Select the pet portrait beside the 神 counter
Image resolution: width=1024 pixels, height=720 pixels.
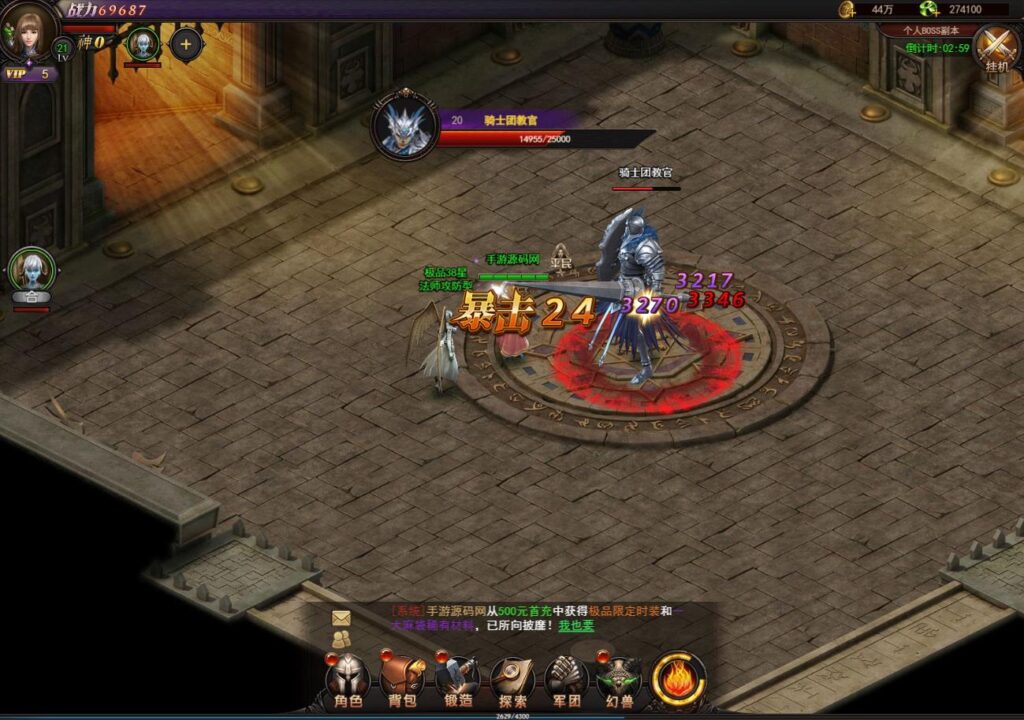[142, 44]
